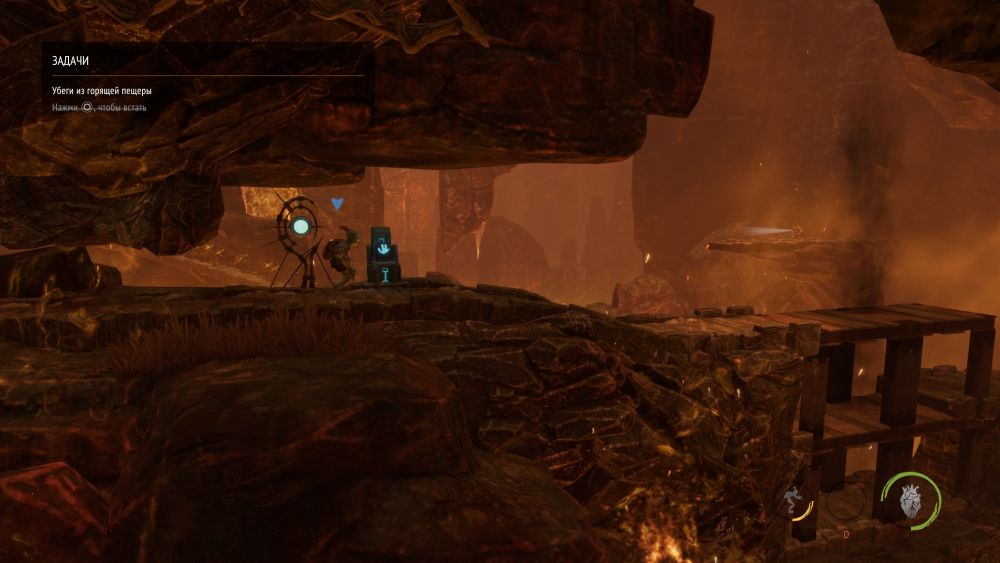The width and height of the screenshot is (1000, 563).
Task: Click the crouching Mudokon stance icon
Action: point(794,499)
